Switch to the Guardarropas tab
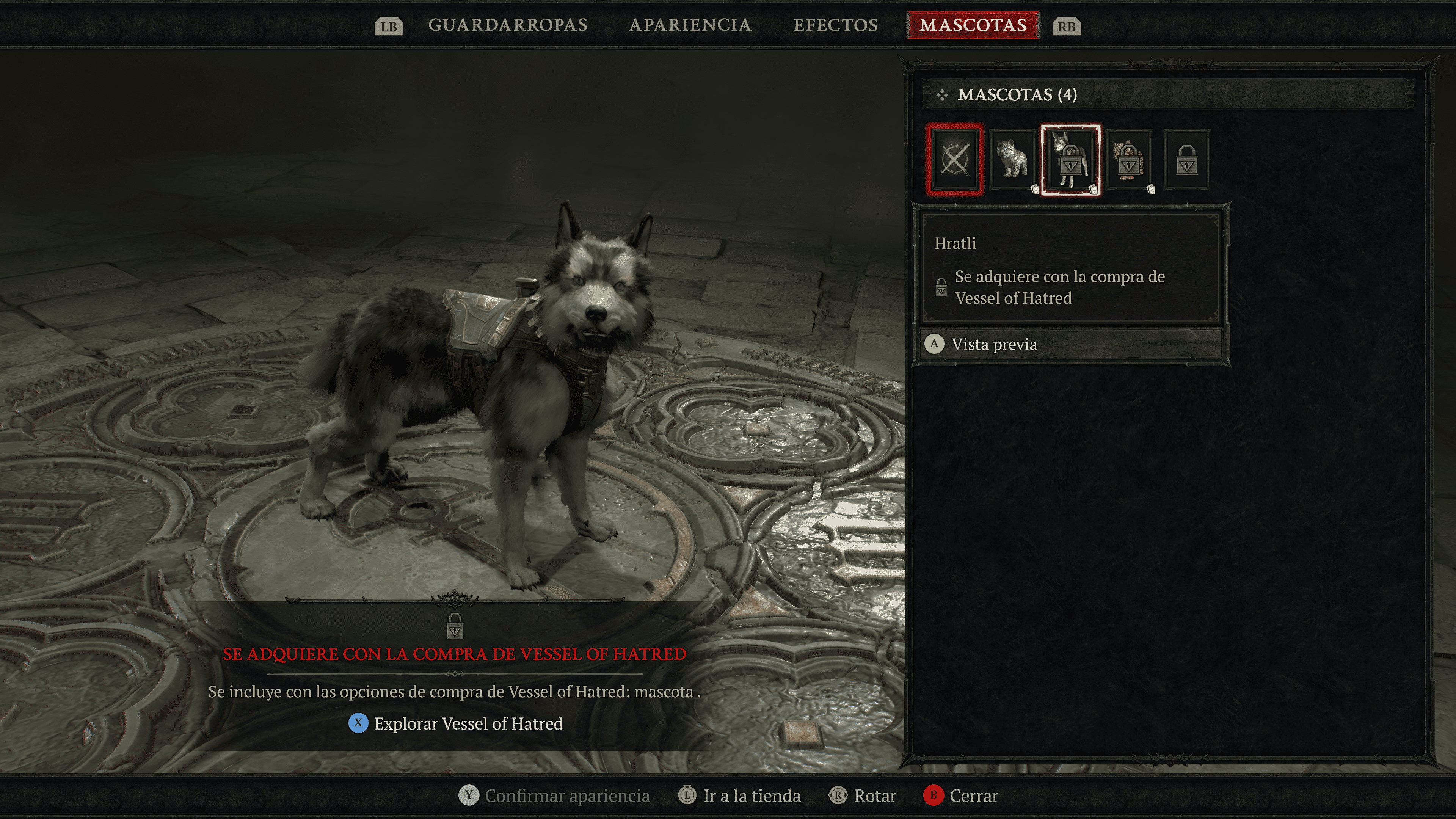 (508, 25)
